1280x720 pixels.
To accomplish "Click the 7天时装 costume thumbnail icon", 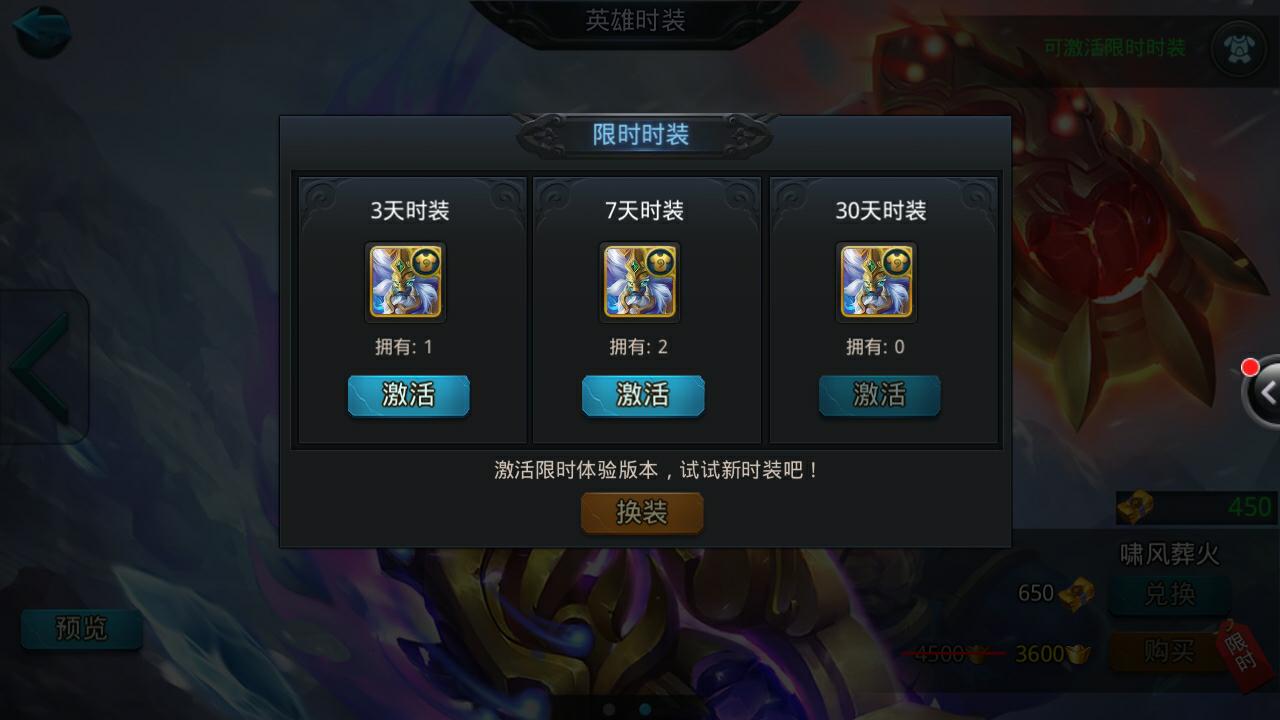I will (x=641, y=283).
